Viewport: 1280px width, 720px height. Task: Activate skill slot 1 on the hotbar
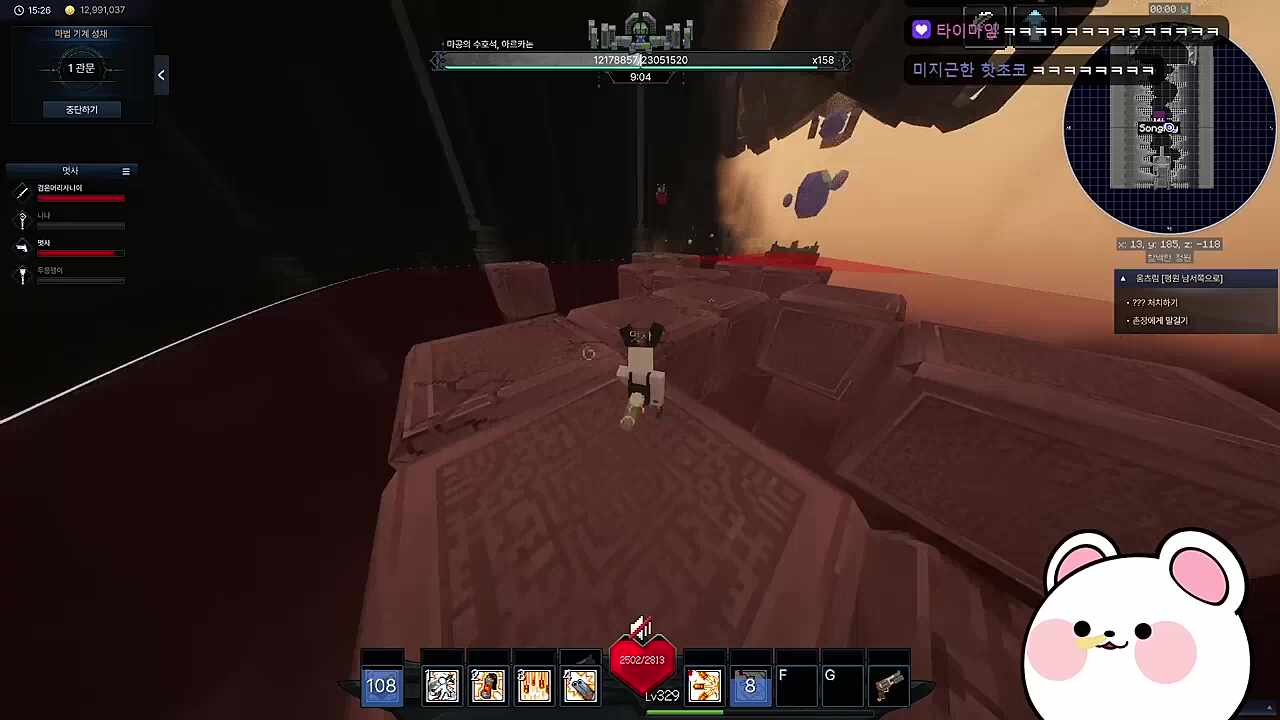(x=441, y=685)
